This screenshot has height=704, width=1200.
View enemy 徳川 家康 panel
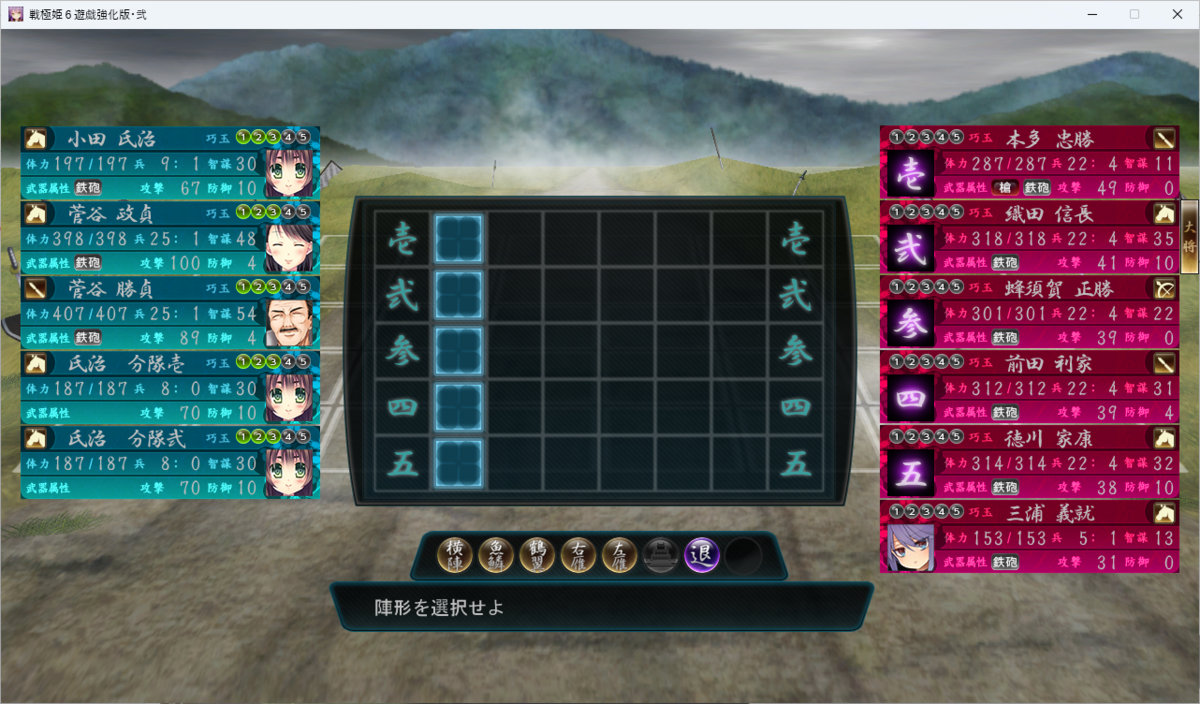(x=1030, y=463)
